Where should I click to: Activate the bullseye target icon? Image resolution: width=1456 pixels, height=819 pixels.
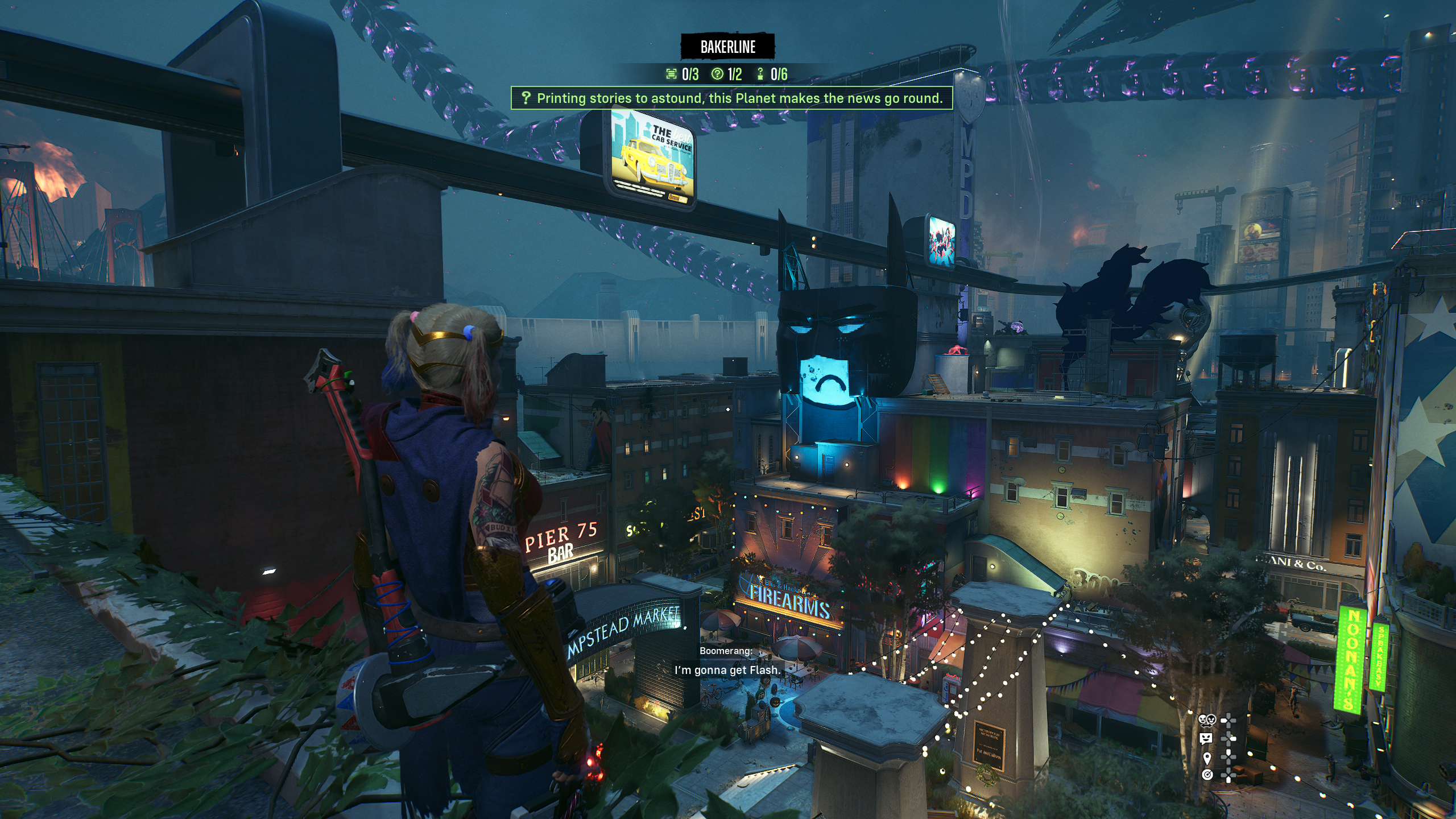[x=1207, y=775]
